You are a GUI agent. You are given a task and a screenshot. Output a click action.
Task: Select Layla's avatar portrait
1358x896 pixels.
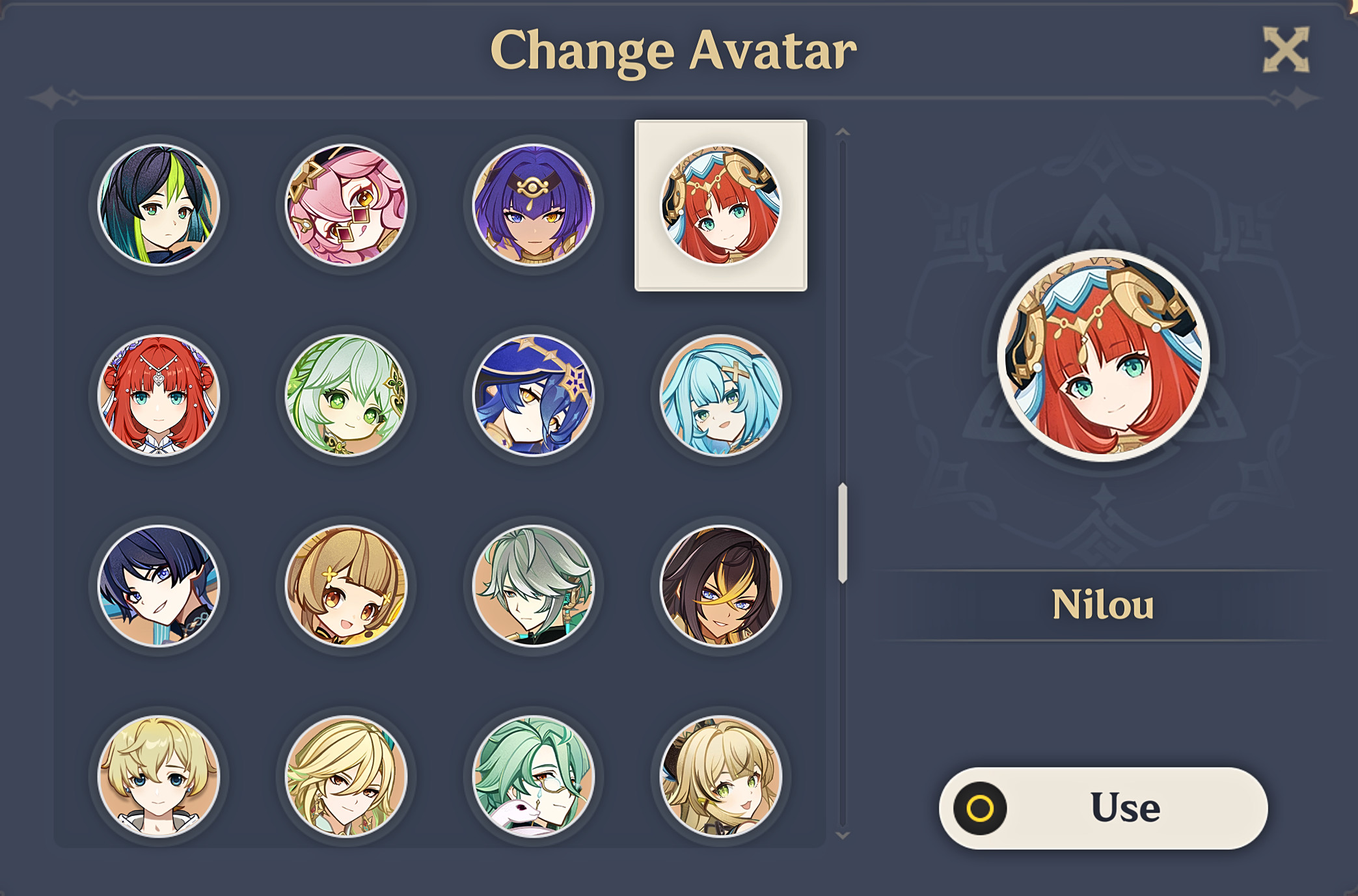[x=534, y=397]
